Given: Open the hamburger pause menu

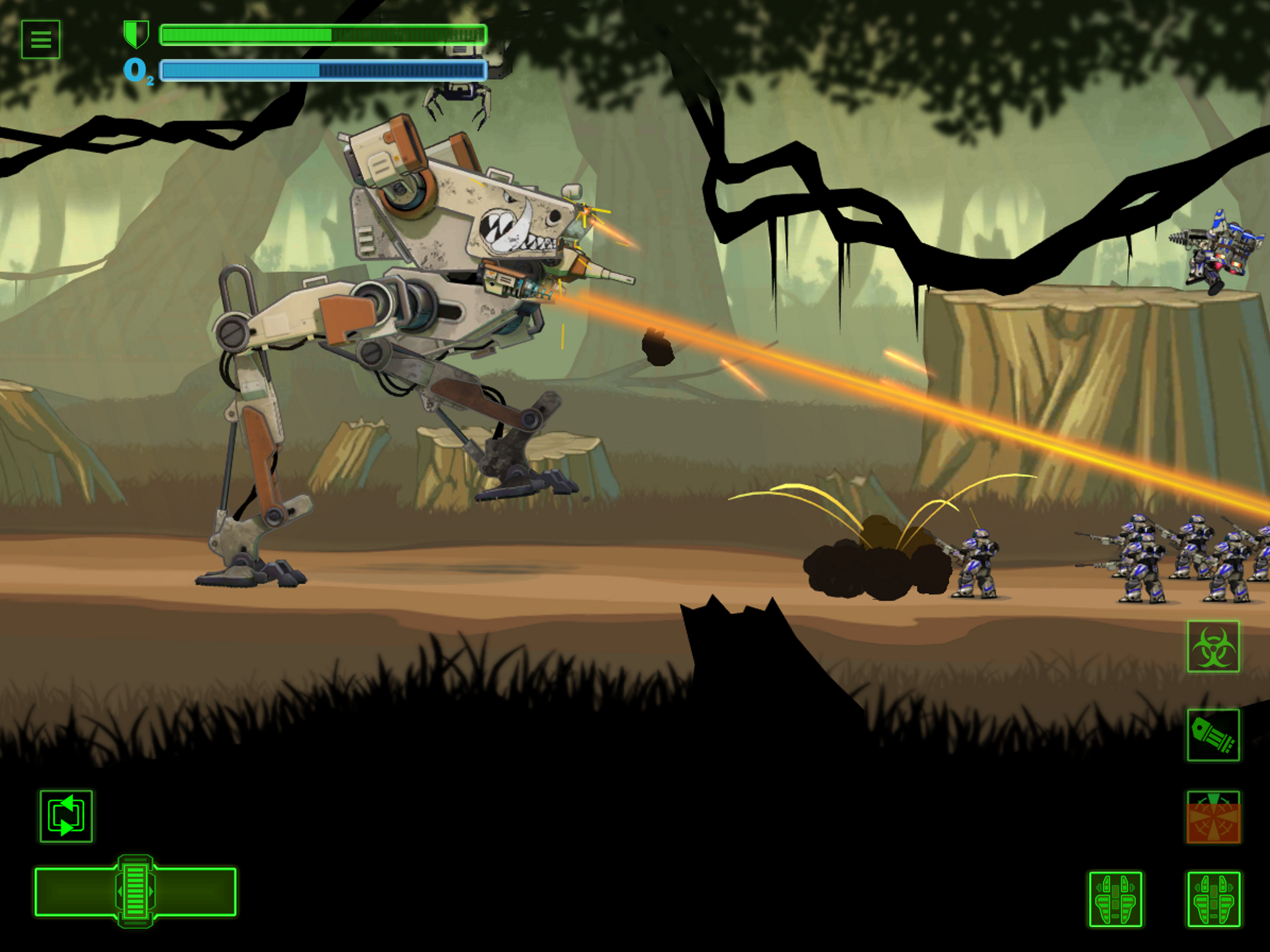Looking at the screenshot, I should (x=40, y=39).
